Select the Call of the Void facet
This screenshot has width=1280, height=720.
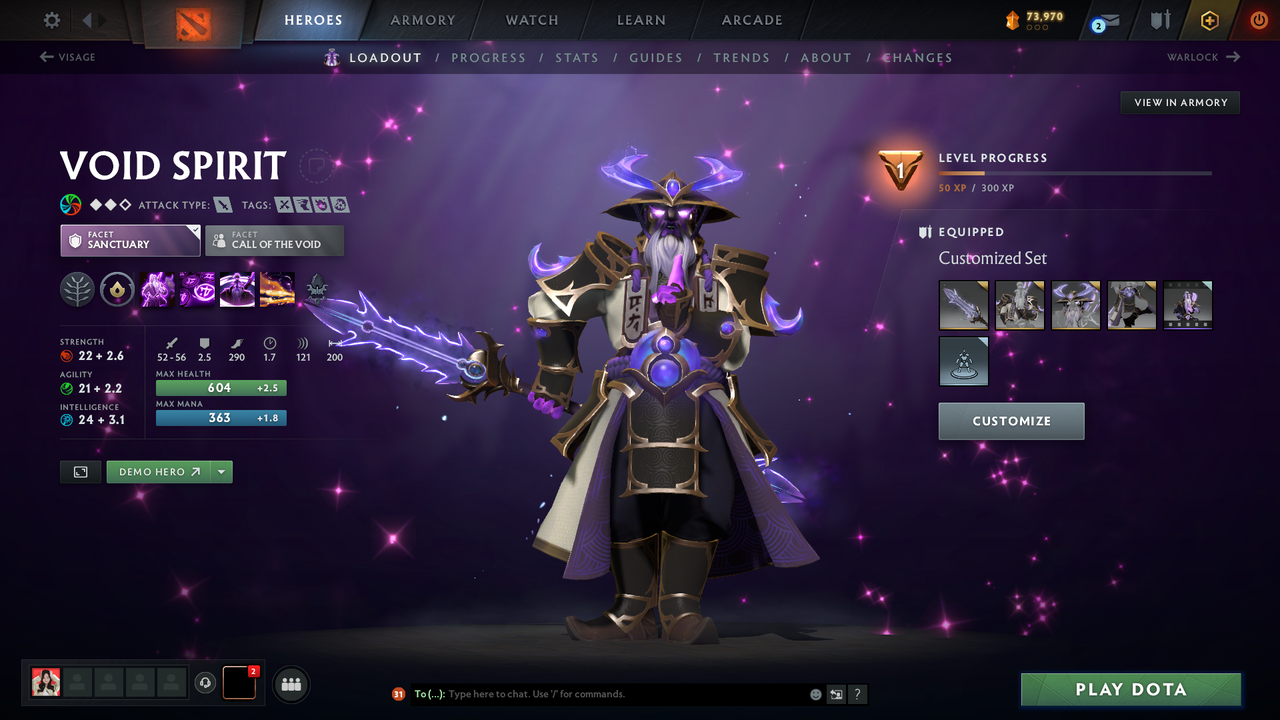[274, 240]
